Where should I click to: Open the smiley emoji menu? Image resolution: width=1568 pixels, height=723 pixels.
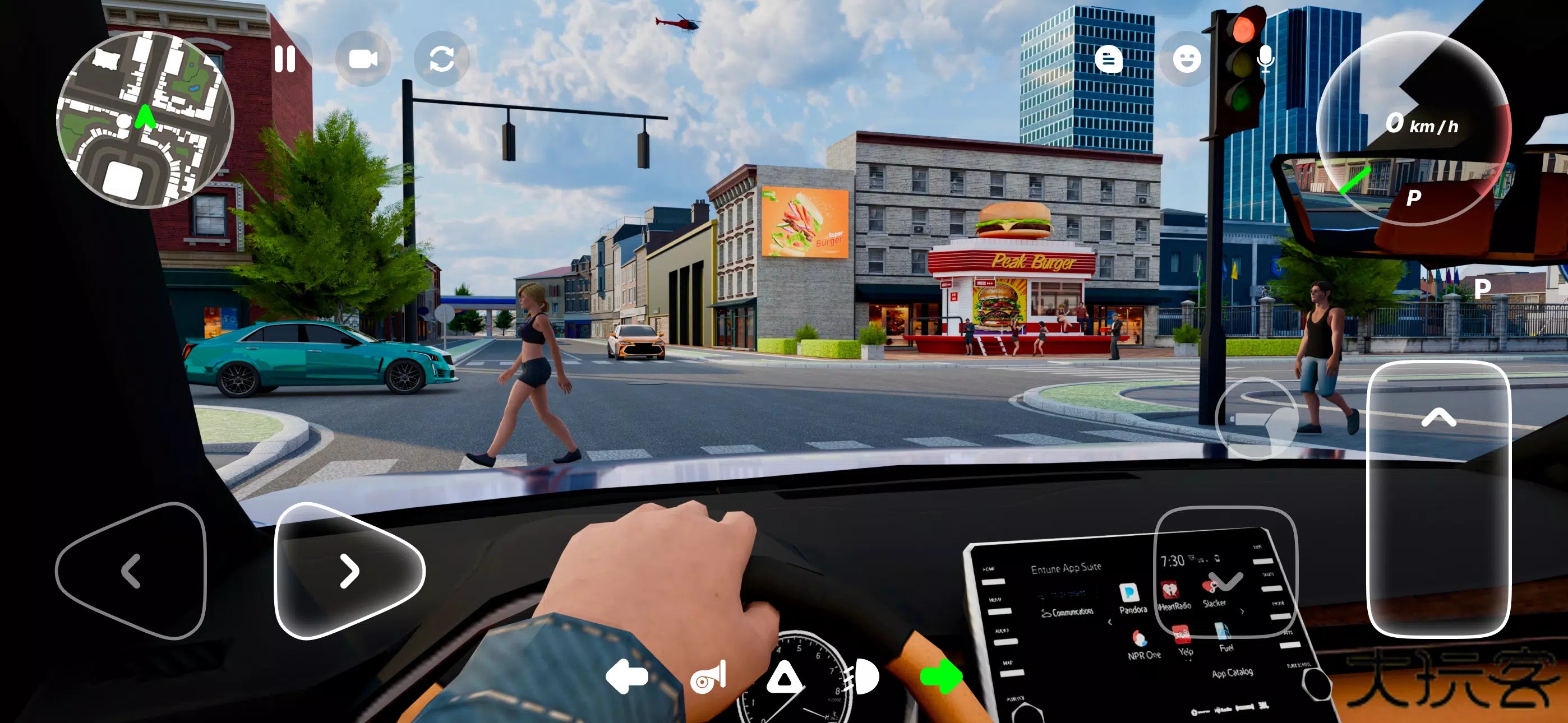point(1186,59)
